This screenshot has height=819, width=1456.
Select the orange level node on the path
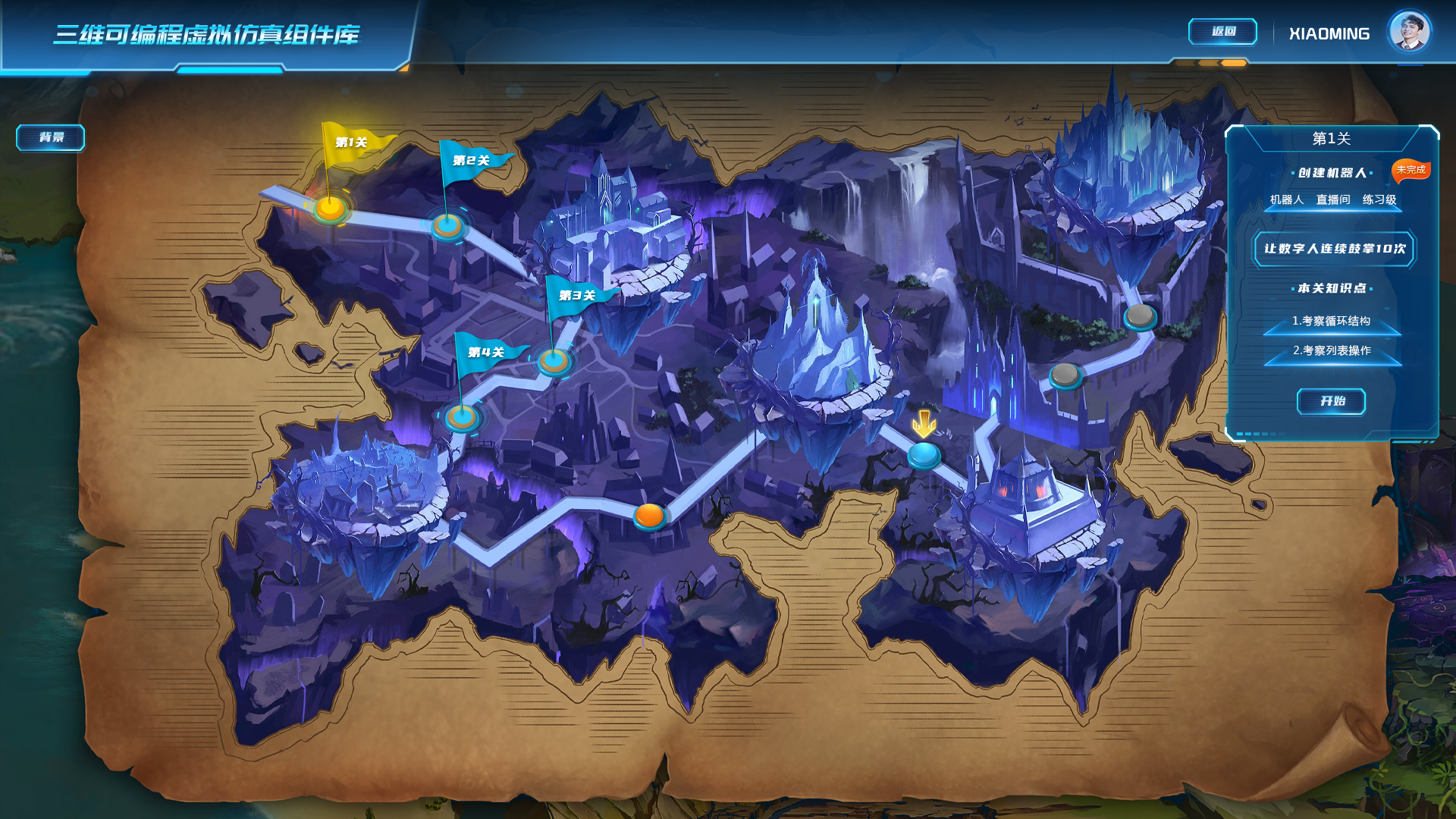click(x=649, y=516)
